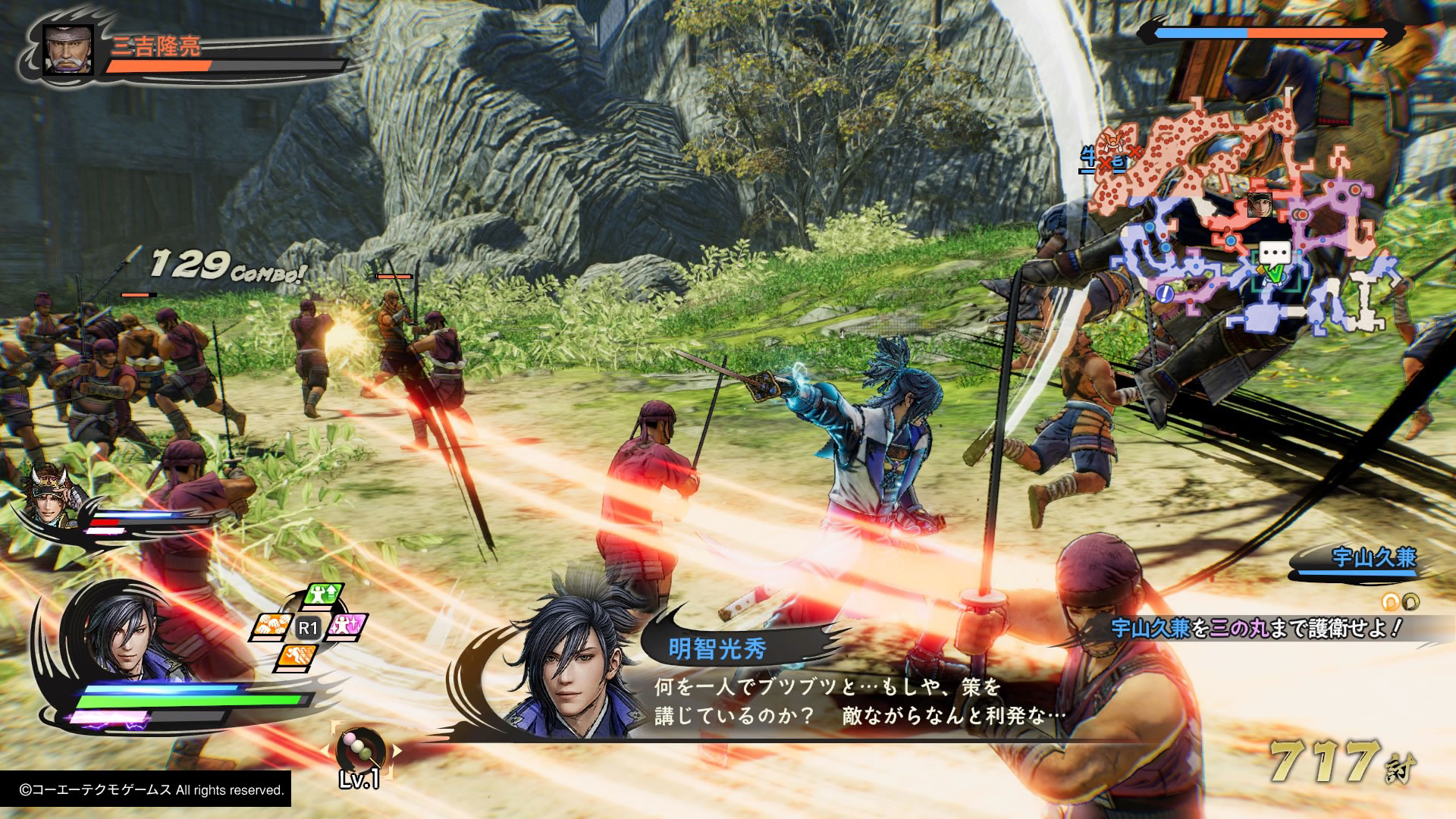Select enemy officer 三吉隆亮 portrait
The height and width of the screenshot is (819, 1456).
pyautogui.click(x=68, y=50)
